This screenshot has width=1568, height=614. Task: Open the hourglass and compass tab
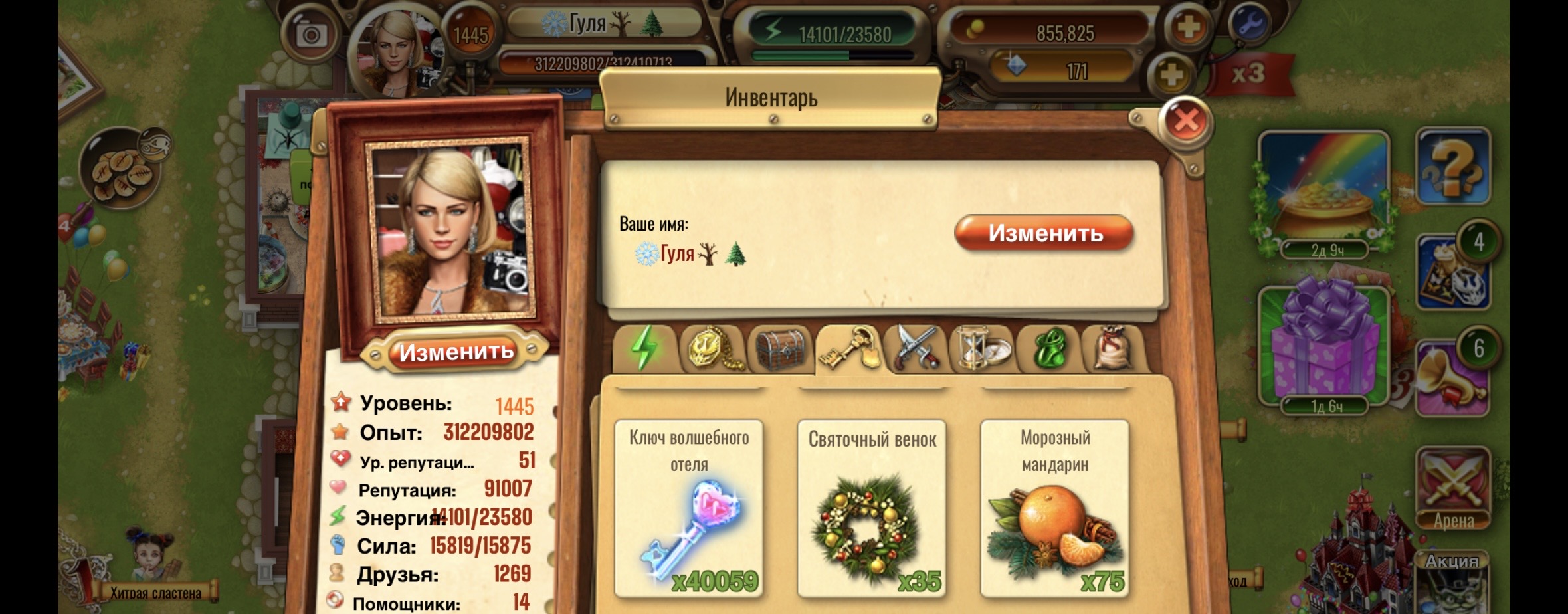coord(983,348)
